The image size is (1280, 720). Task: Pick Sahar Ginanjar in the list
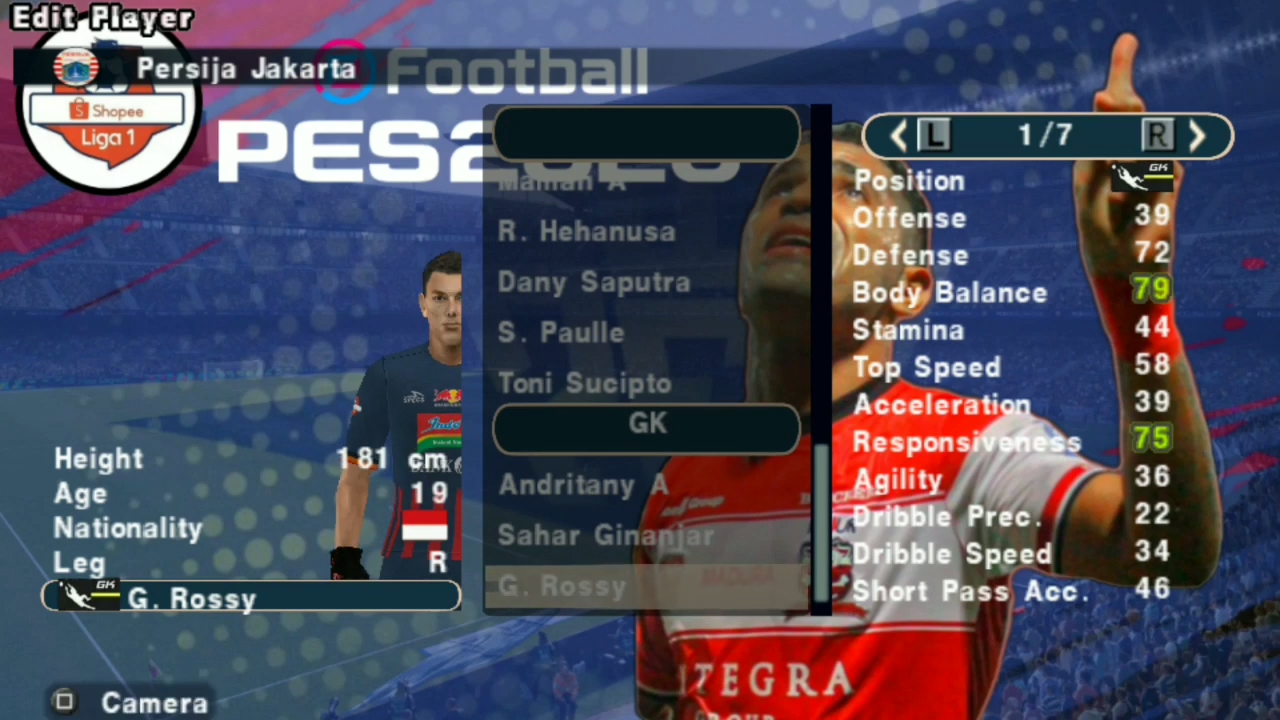(x=606, y=536)
